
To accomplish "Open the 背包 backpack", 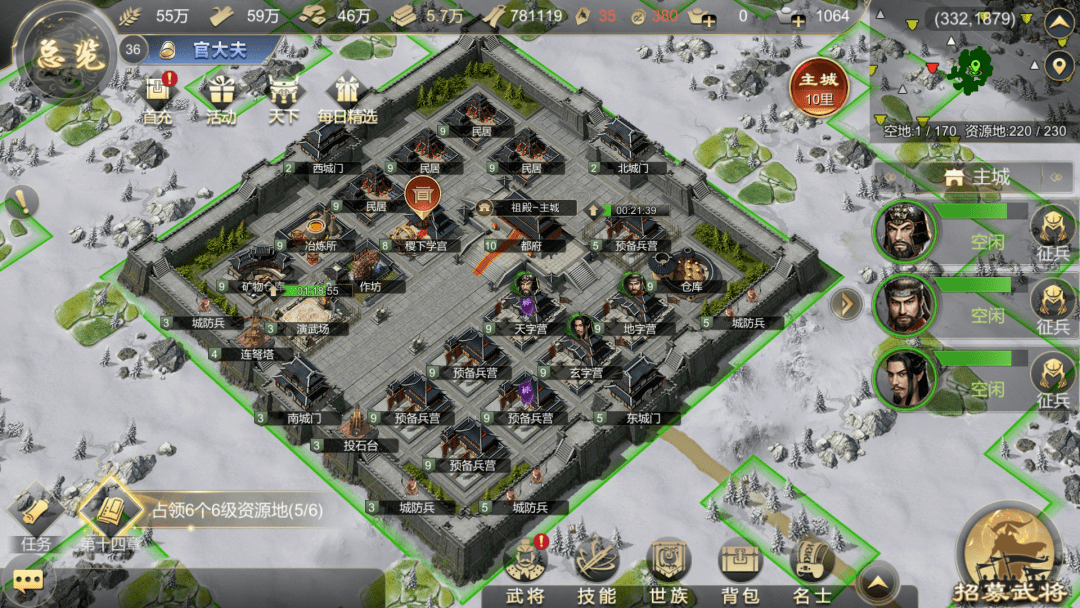I will [x=740, y=571].
